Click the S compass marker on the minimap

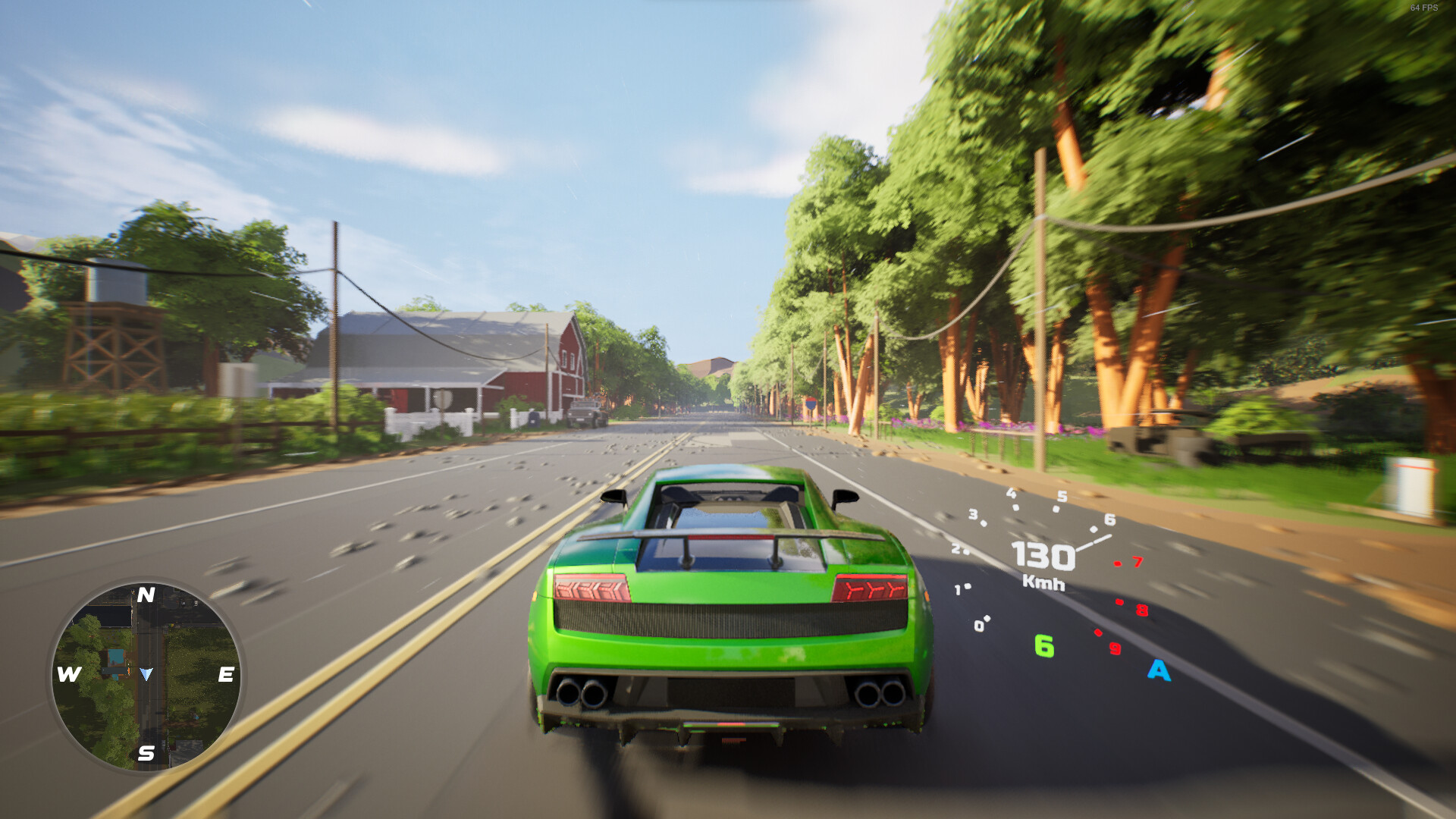click(x=145, y=754)
